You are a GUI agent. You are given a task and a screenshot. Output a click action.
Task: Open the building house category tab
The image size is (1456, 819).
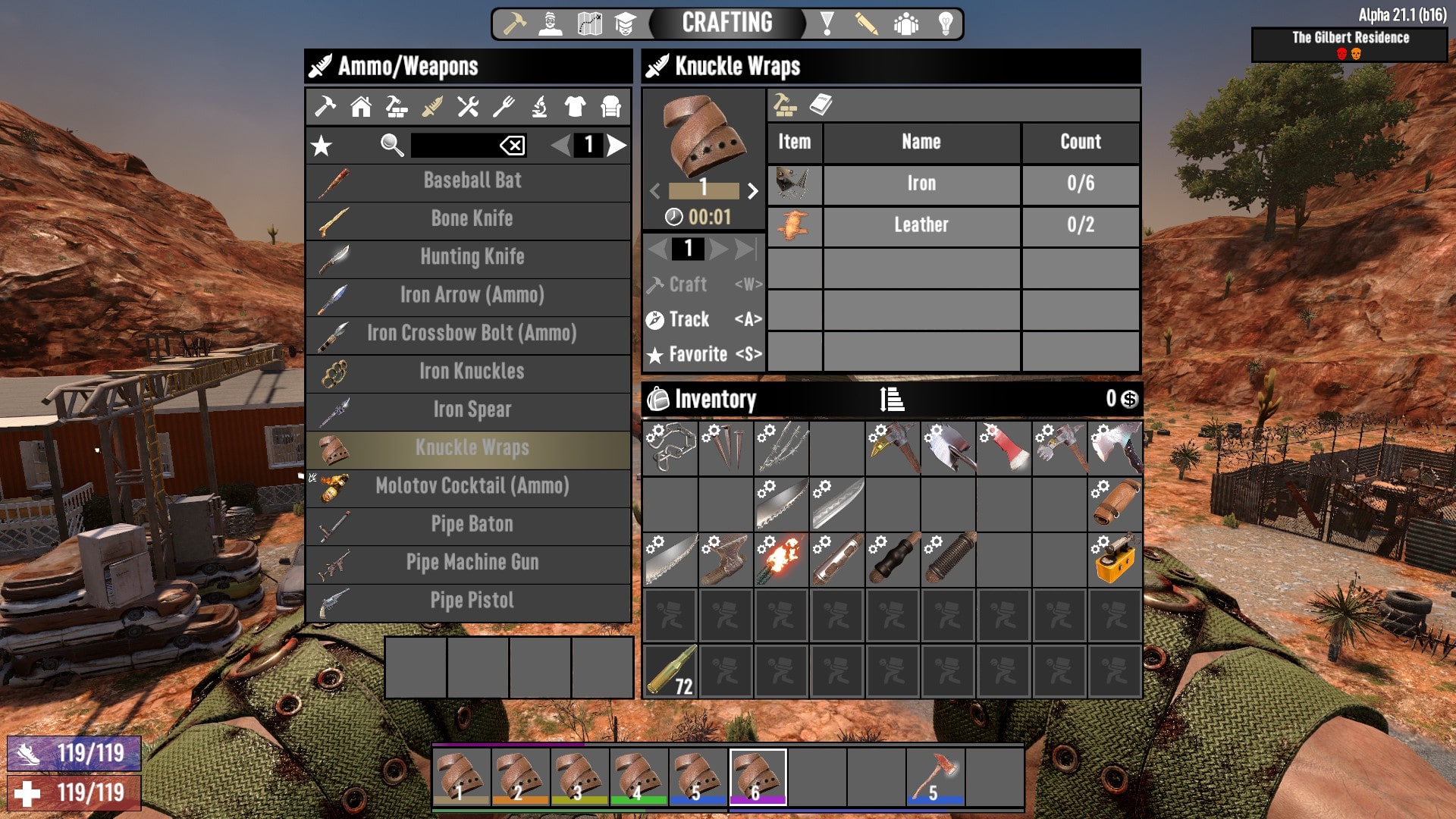[x=361, y=106]
